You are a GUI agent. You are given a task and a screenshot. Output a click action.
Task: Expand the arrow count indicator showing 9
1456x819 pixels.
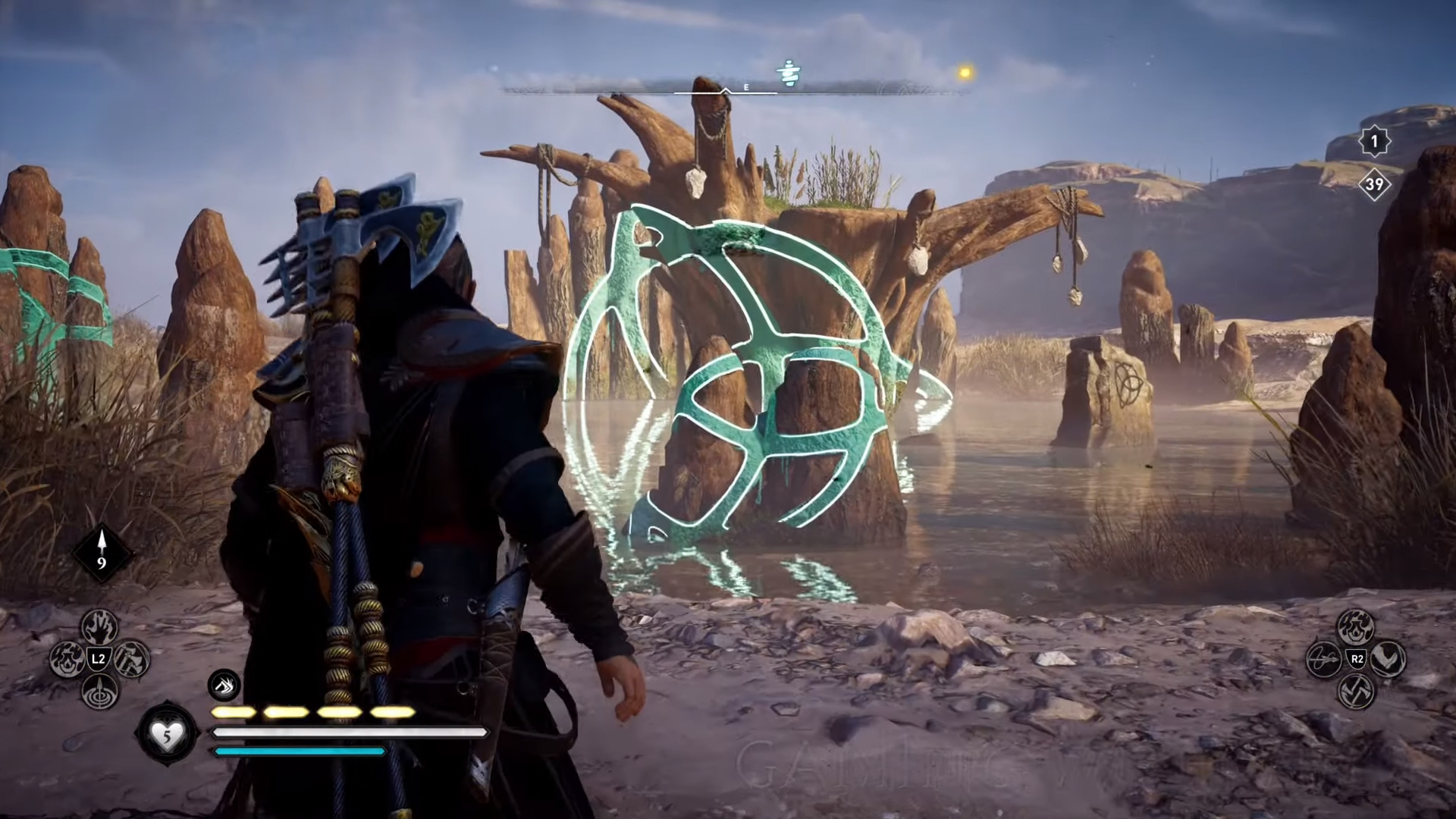click(x=101, y=554)
